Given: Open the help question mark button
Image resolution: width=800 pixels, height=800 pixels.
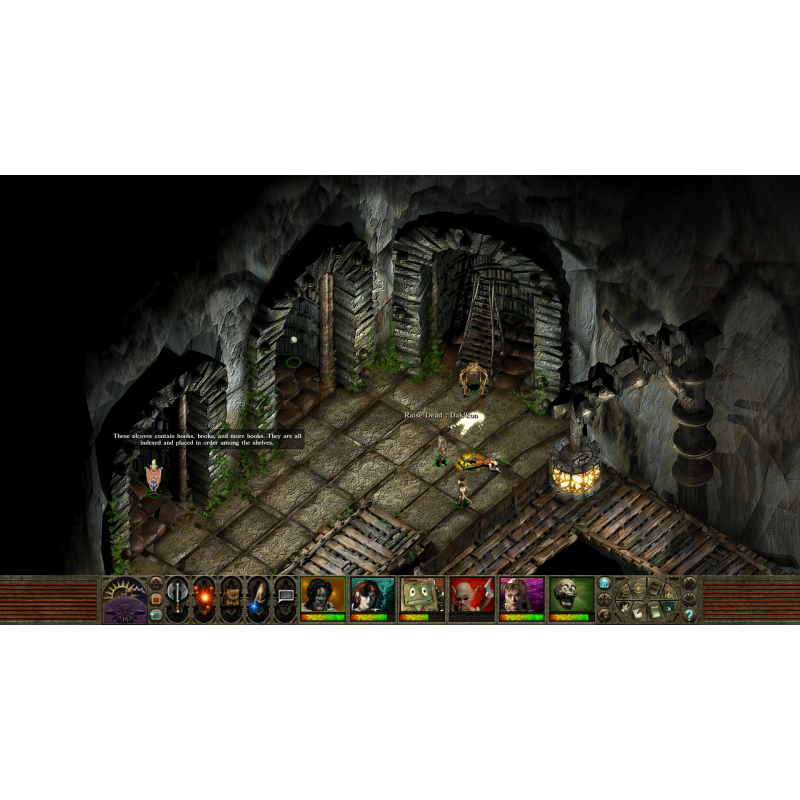Looking at the screenshot, I should point(689,615).
